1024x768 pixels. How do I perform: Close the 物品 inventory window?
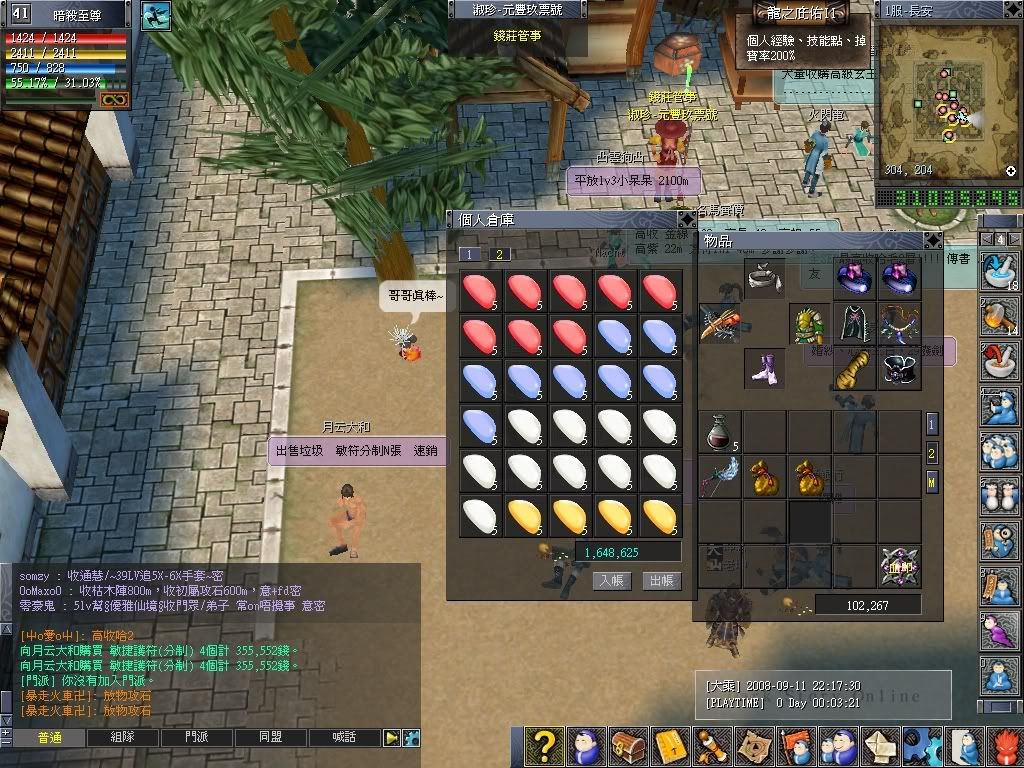(932, 241)
